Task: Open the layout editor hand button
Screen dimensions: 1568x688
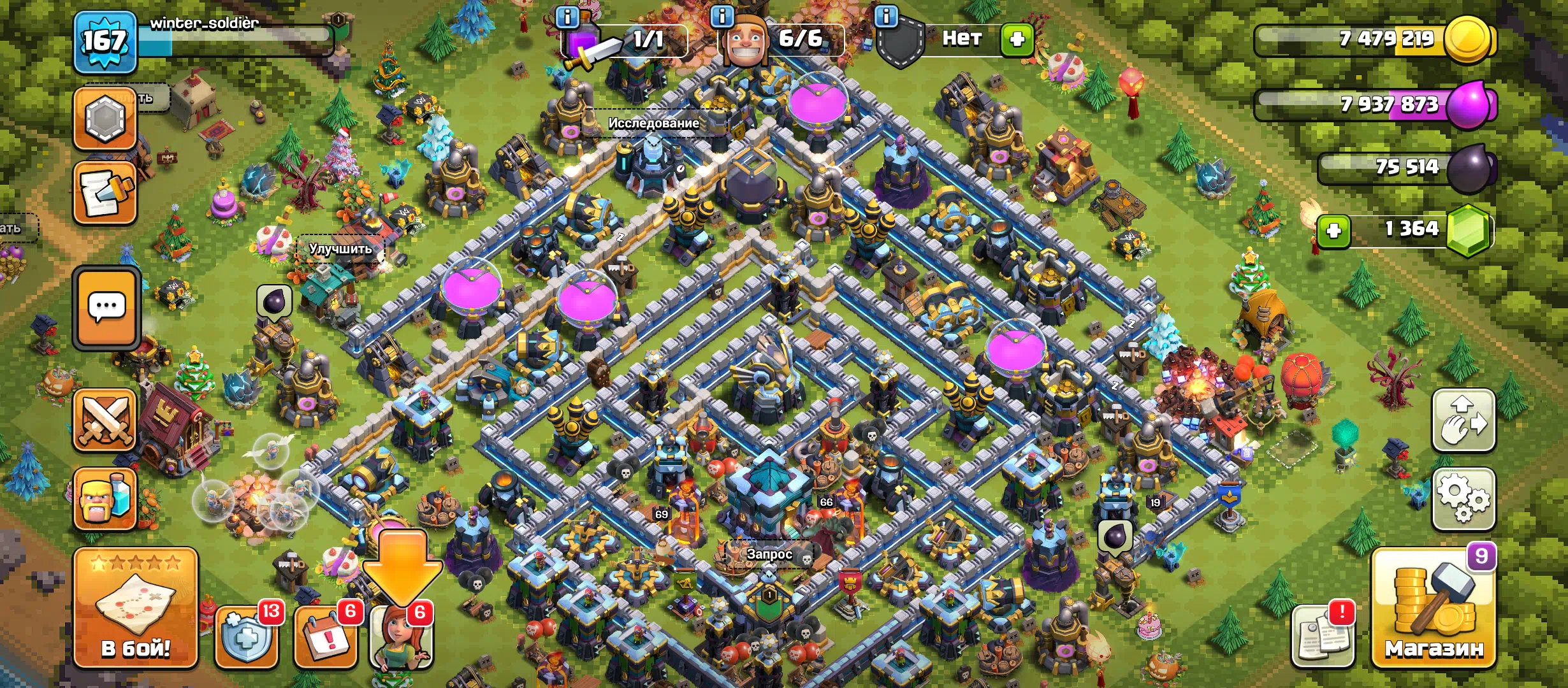Action: click(1463, 420)
